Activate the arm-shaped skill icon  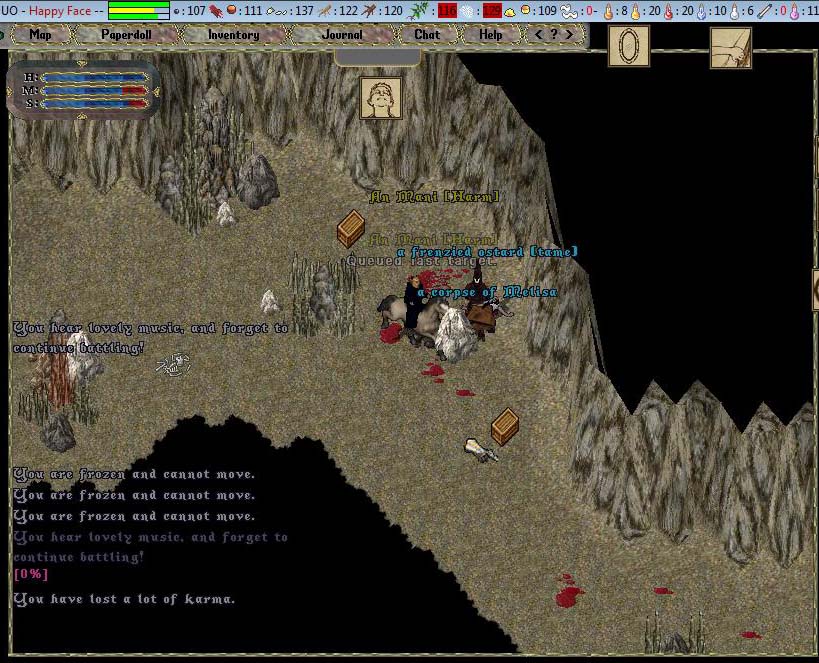[x=731, y=47]
